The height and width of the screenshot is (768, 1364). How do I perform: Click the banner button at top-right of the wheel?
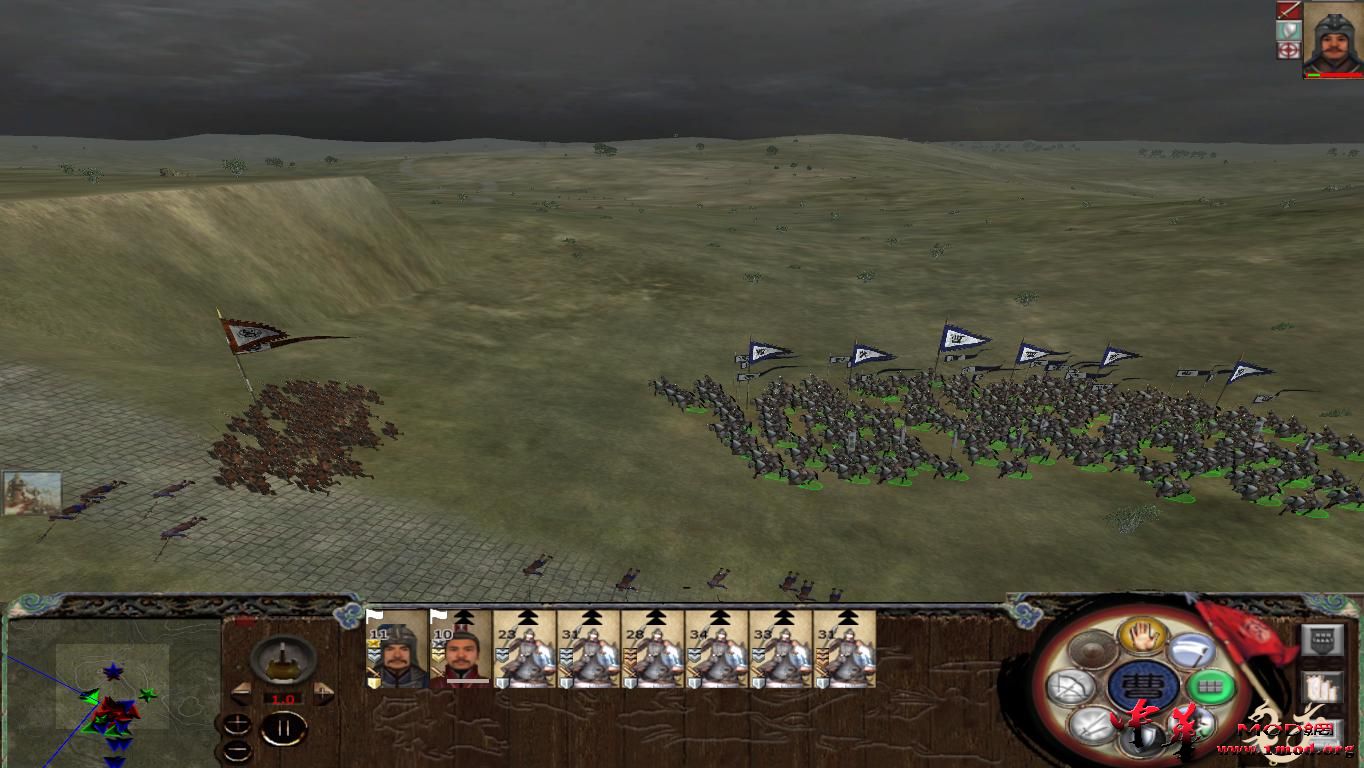1322,640
